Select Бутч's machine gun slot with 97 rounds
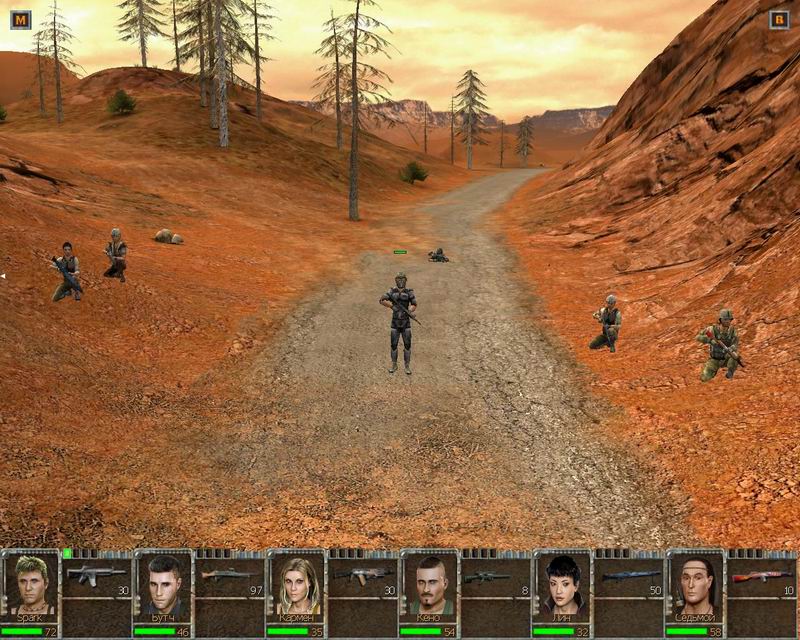Image resolution: width=800 pixels, height=640 pixels. [229, 577]
